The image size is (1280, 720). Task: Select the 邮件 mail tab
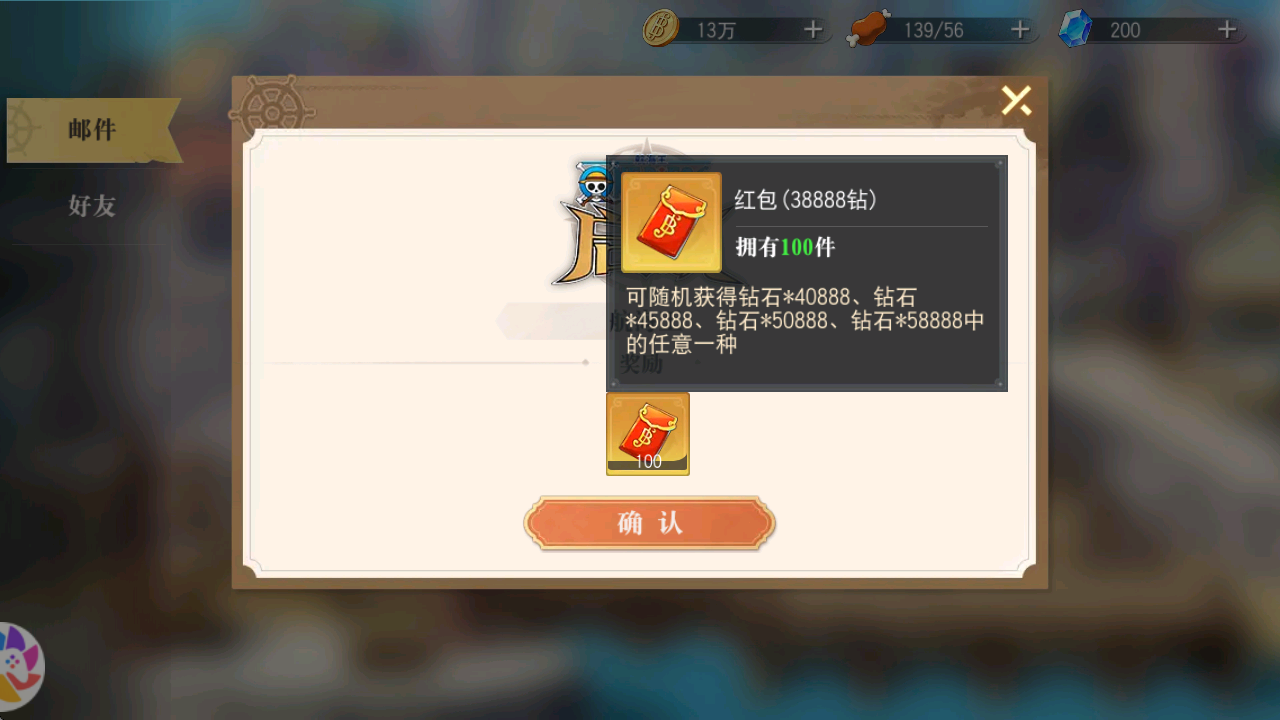(91, 130)
